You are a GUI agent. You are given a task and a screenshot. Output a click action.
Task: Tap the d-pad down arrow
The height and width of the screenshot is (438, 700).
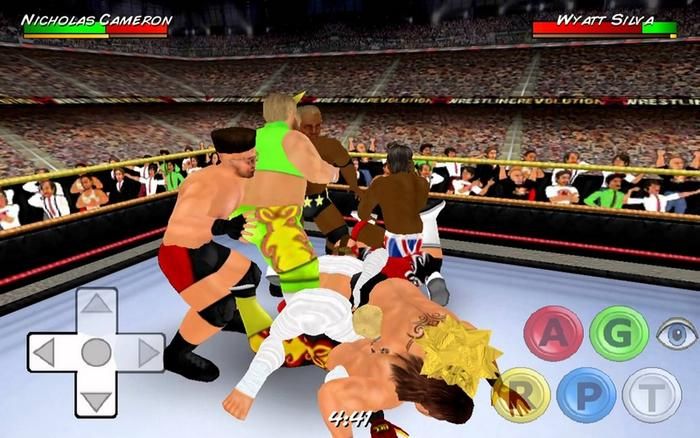96,398
